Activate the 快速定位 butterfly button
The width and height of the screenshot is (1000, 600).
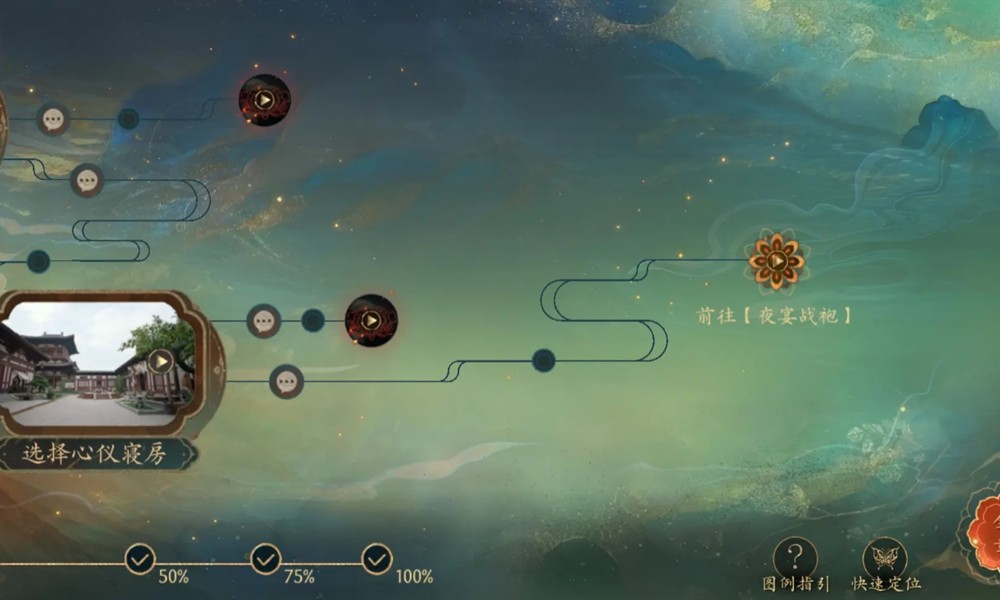tap(885, 558)
